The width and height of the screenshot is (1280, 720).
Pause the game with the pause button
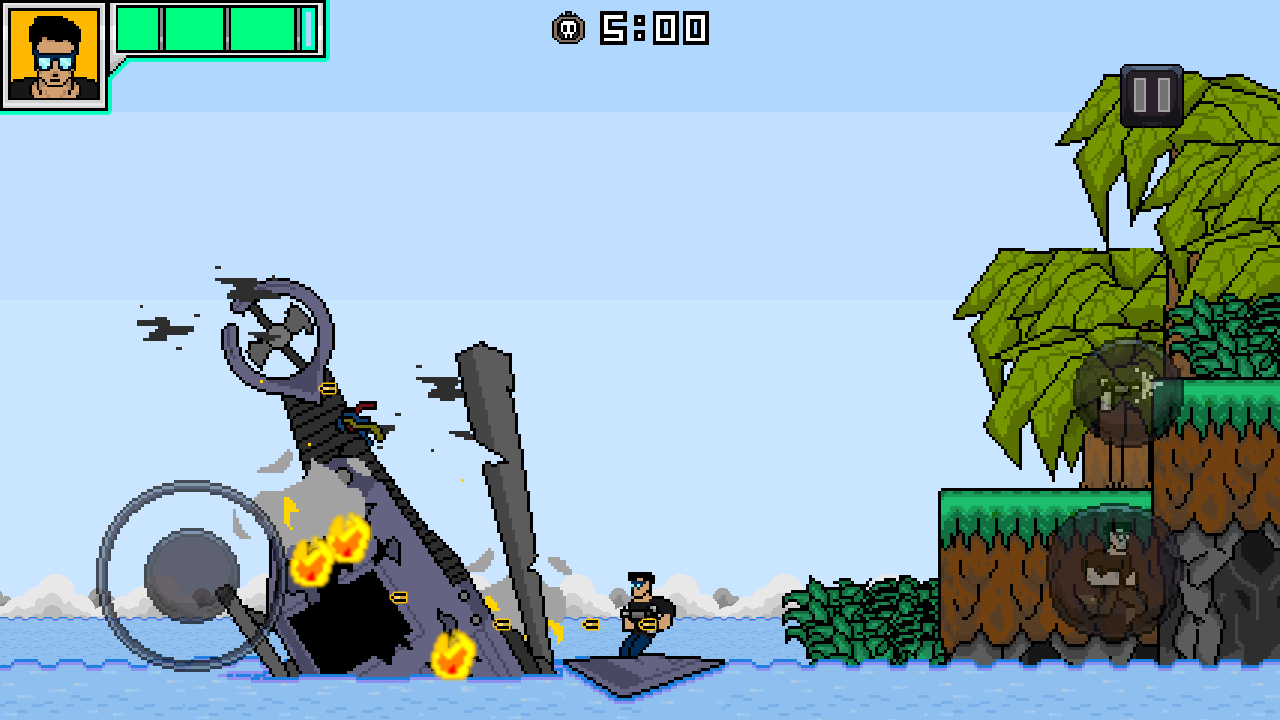coord(1152,96)
